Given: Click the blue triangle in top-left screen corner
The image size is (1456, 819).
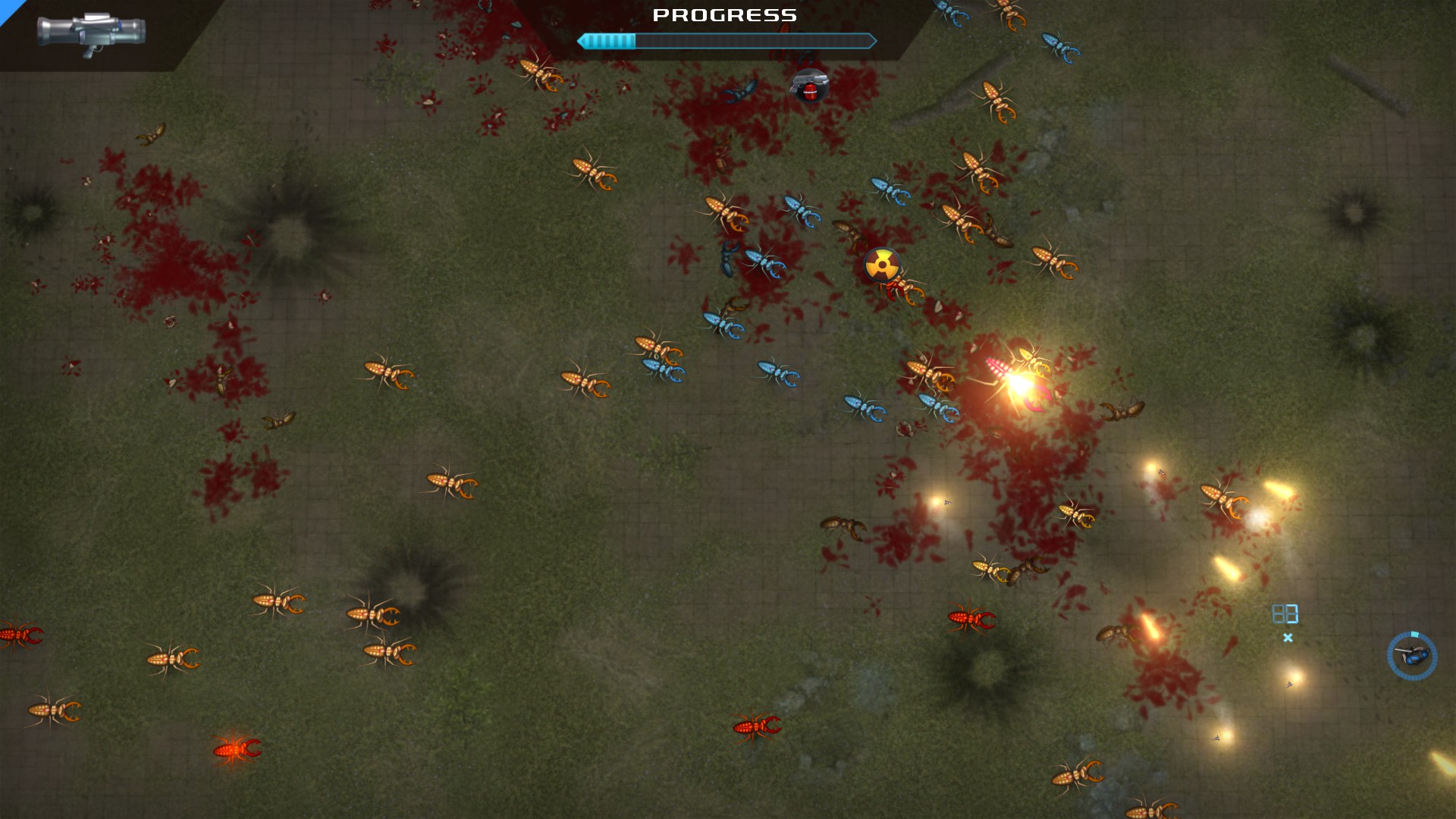Looking at the screenshot, I should click(9, 9).
